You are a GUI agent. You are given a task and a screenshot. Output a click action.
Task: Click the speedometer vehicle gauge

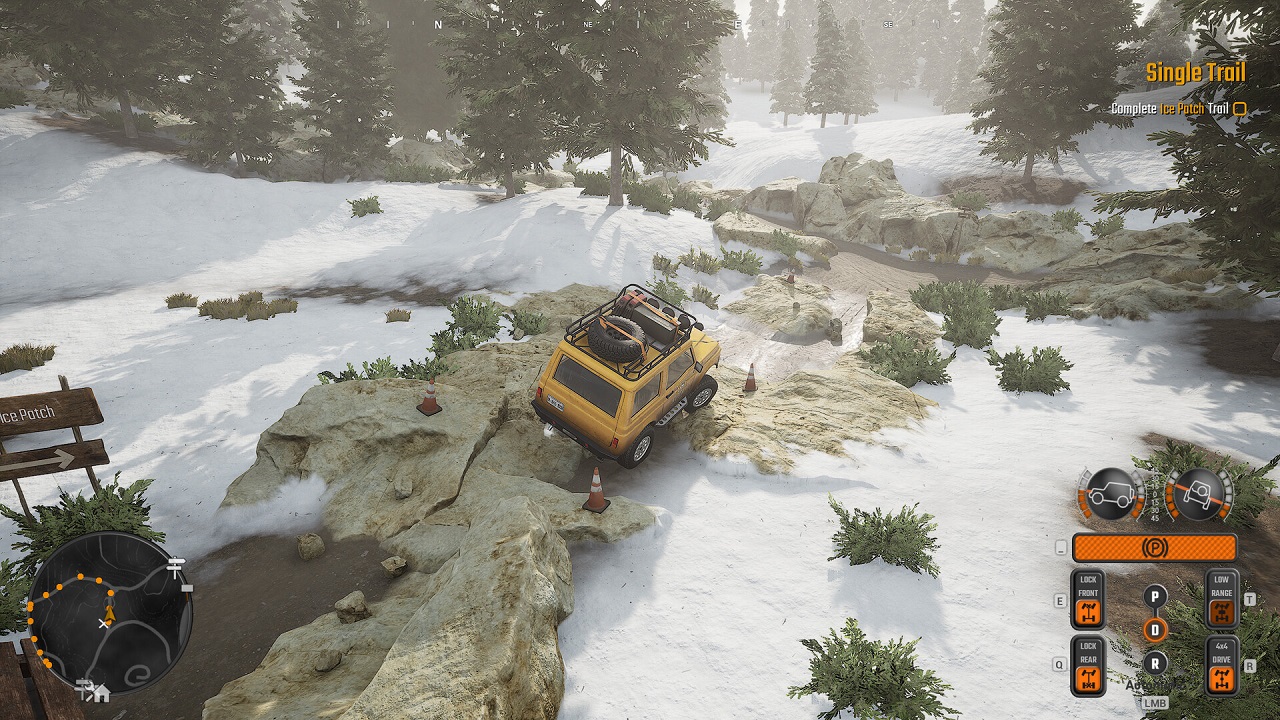click(1111, 494)
